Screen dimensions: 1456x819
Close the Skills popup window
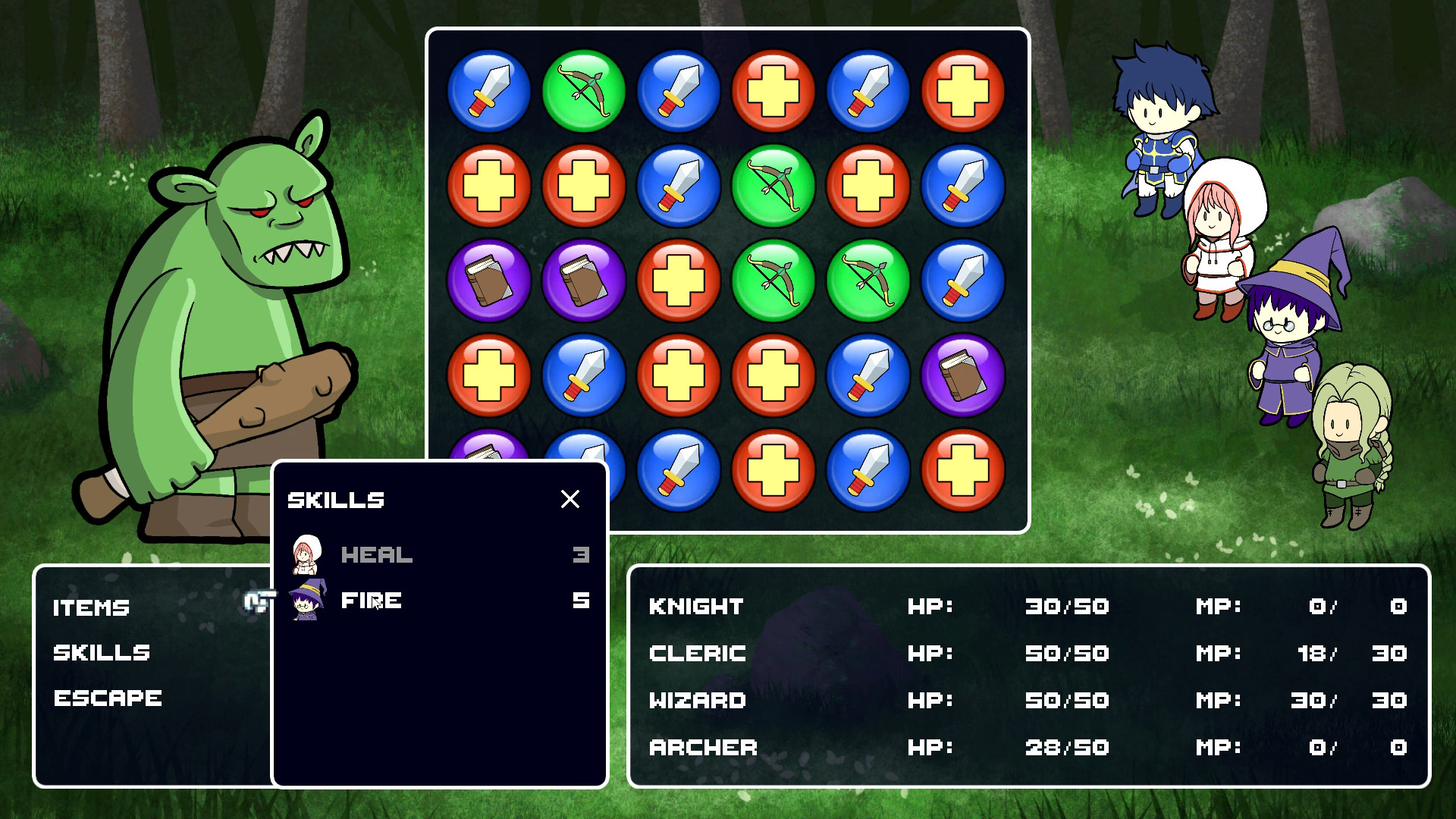click(x=570, y=500)
